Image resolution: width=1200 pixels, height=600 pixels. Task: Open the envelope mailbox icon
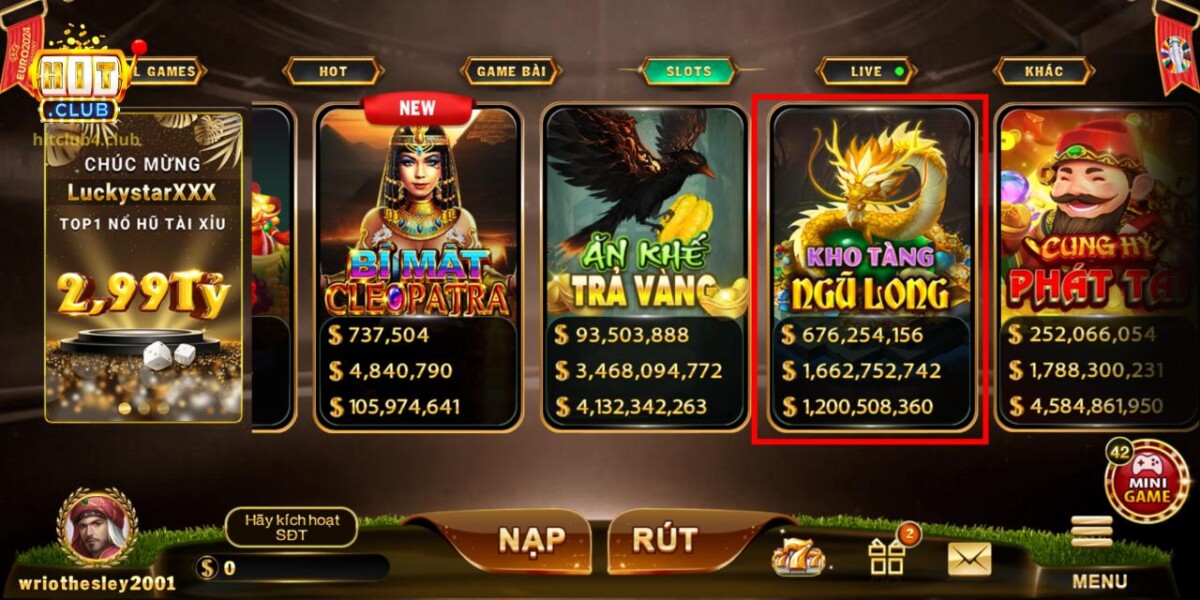coord(968,559)
